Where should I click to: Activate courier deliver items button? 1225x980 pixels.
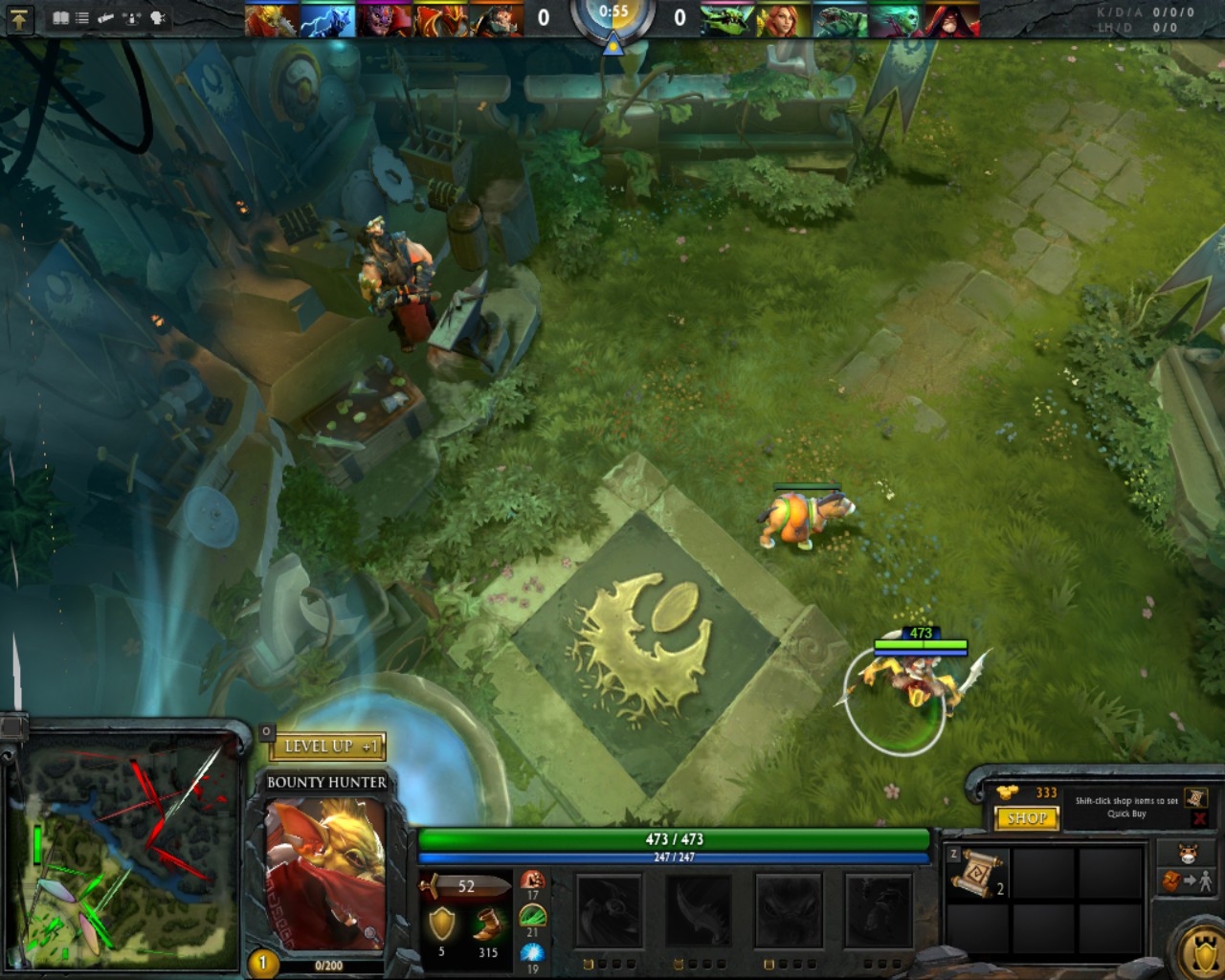[x=1187, y=880]
